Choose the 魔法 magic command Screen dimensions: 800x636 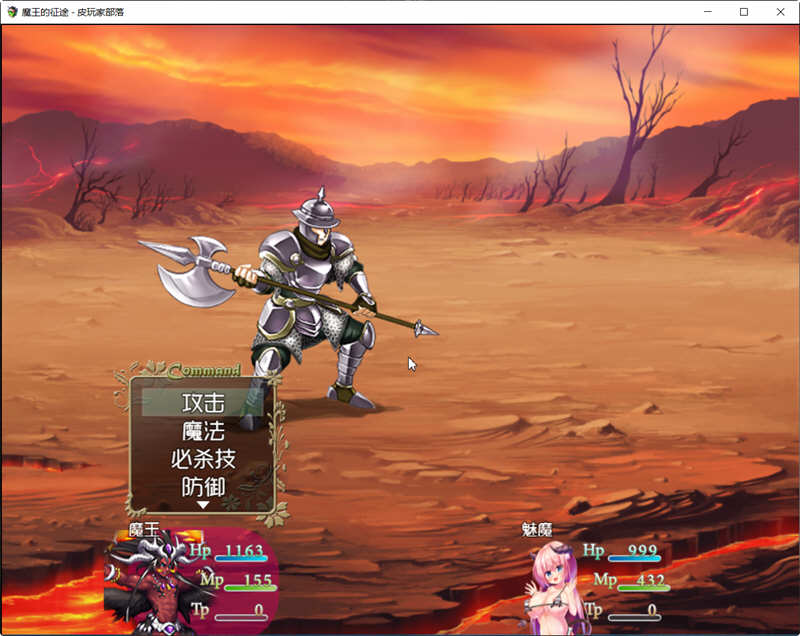click(x=203, y=432)
